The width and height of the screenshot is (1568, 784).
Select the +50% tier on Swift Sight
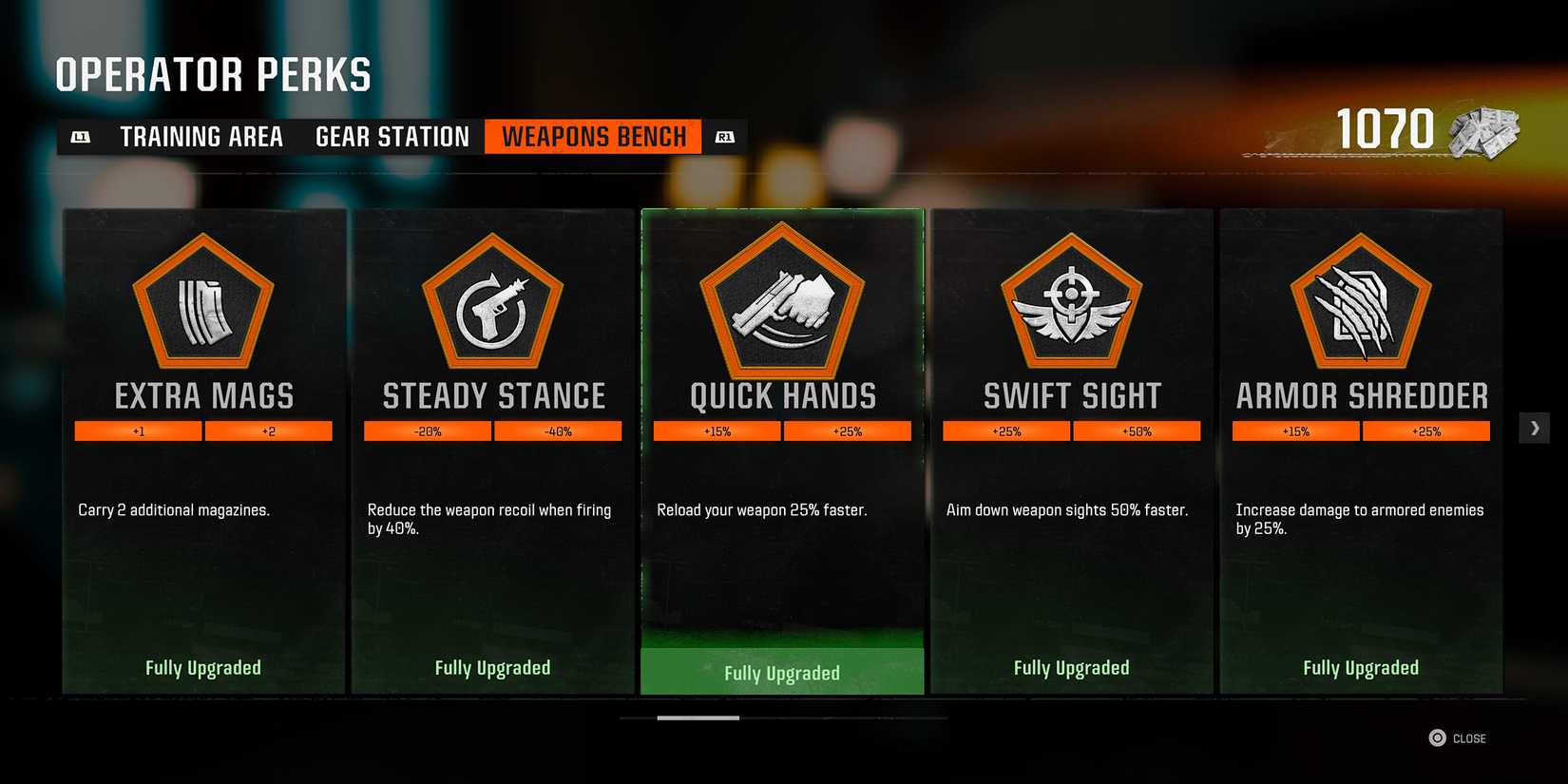pos(1138,430)
